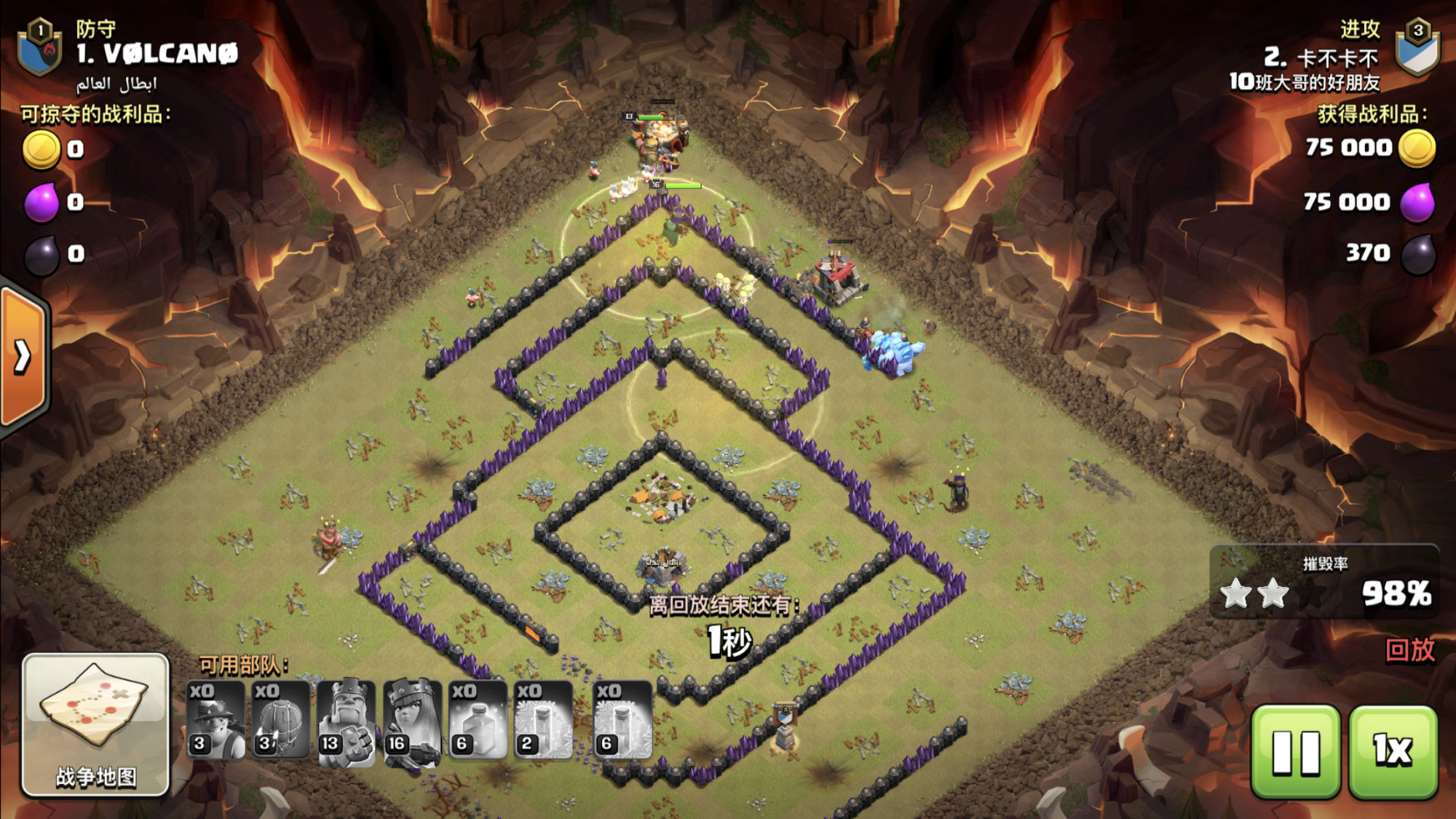Select the level 6 healing spell slot

[478, 721]
